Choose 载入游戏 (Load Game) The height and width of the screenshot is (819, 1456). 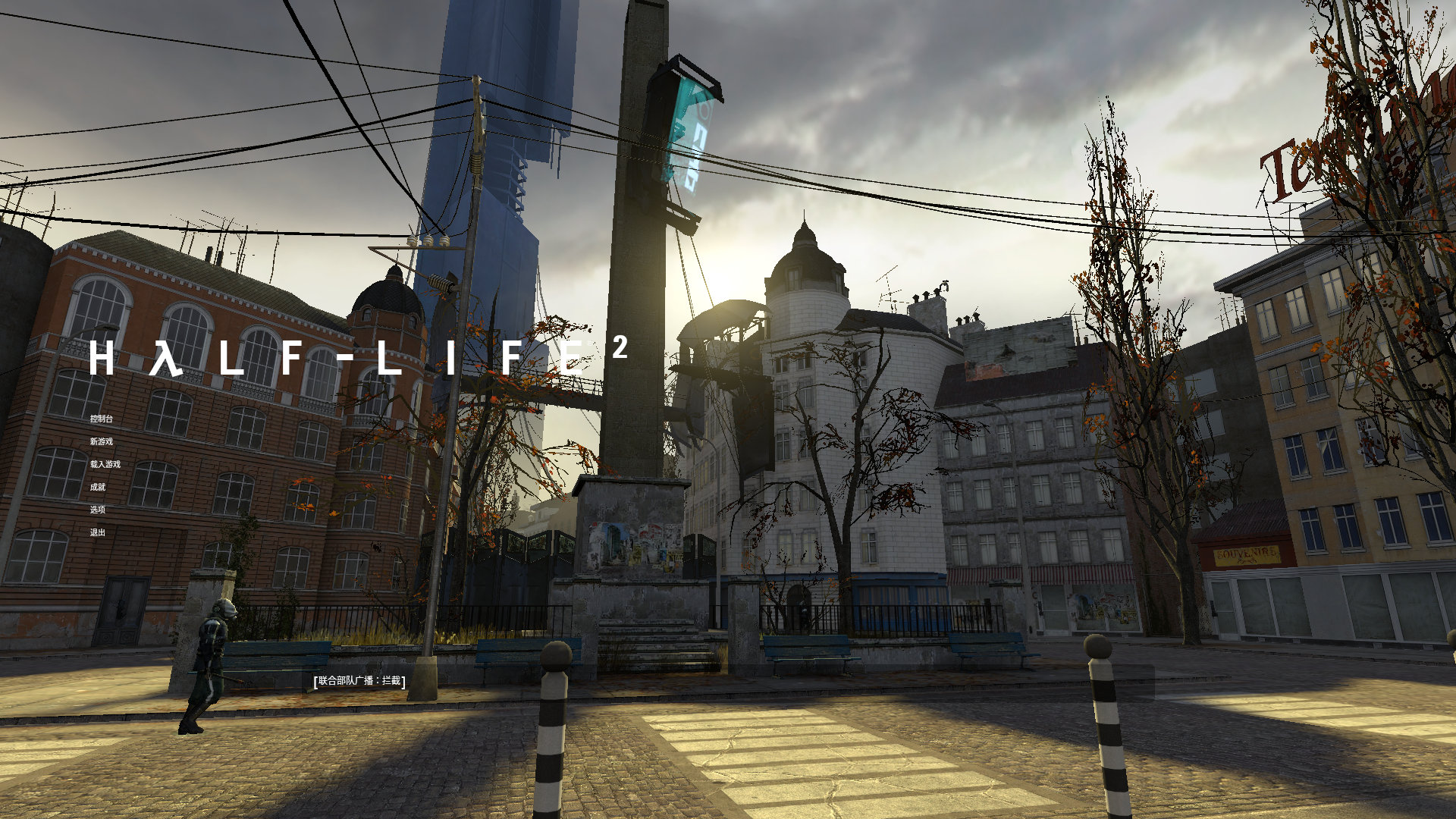(x=105, y=464)
